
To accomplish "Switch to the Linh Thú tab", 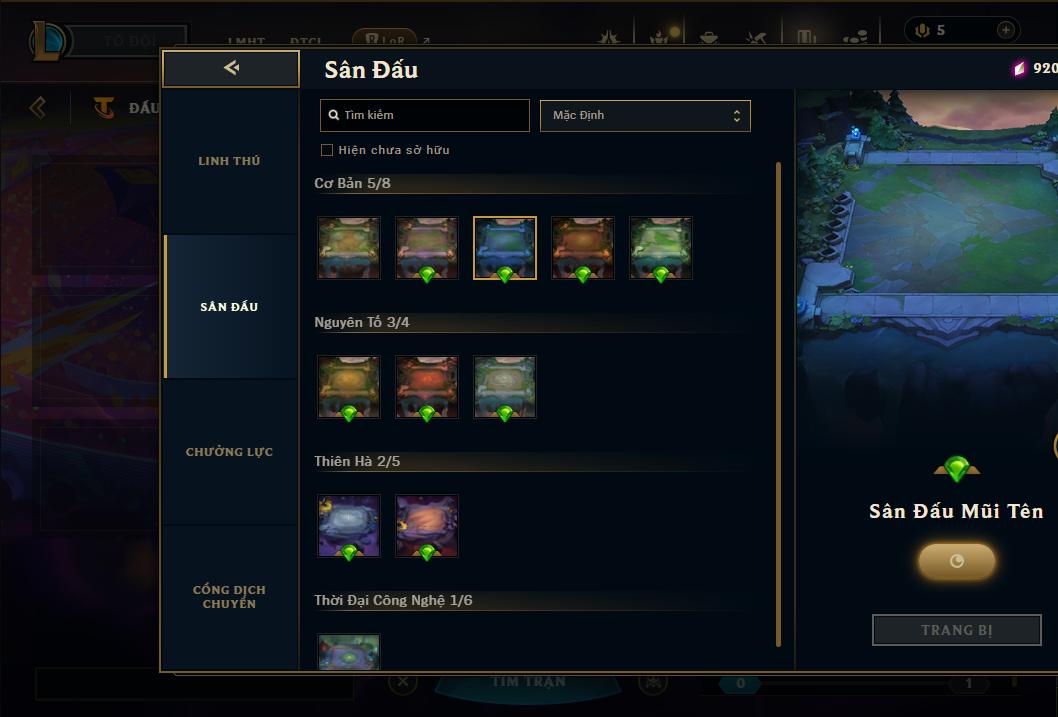I will click(x=229, y=161).
